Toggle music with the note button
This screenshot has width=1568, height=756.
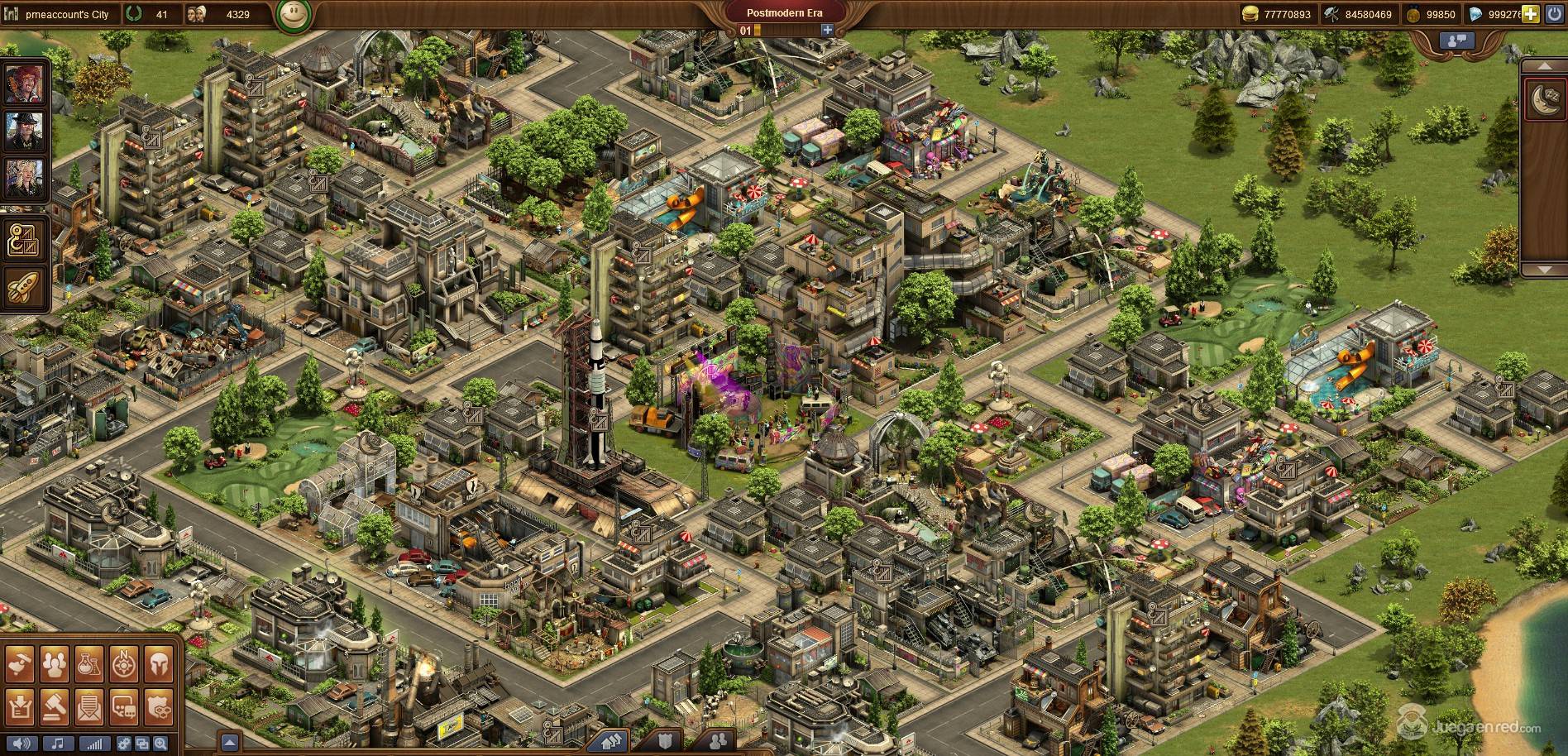[x=58, y=743]
